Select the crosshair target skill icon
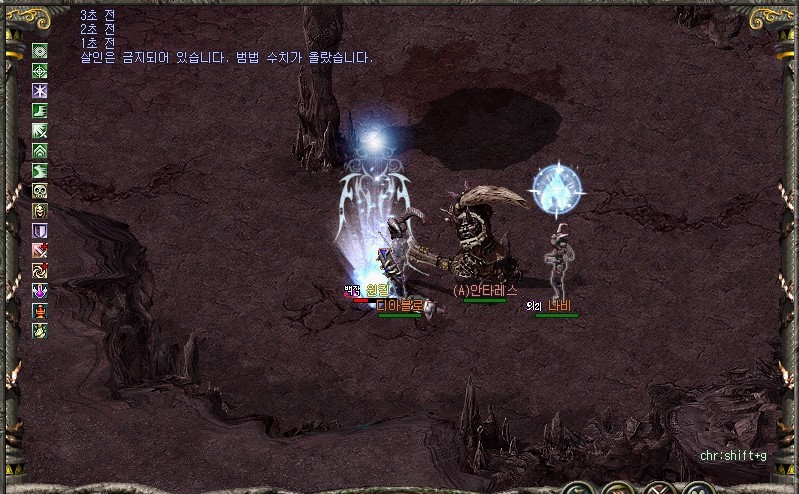The width and height of the screenshot is (799, 494). pos(40,71)
